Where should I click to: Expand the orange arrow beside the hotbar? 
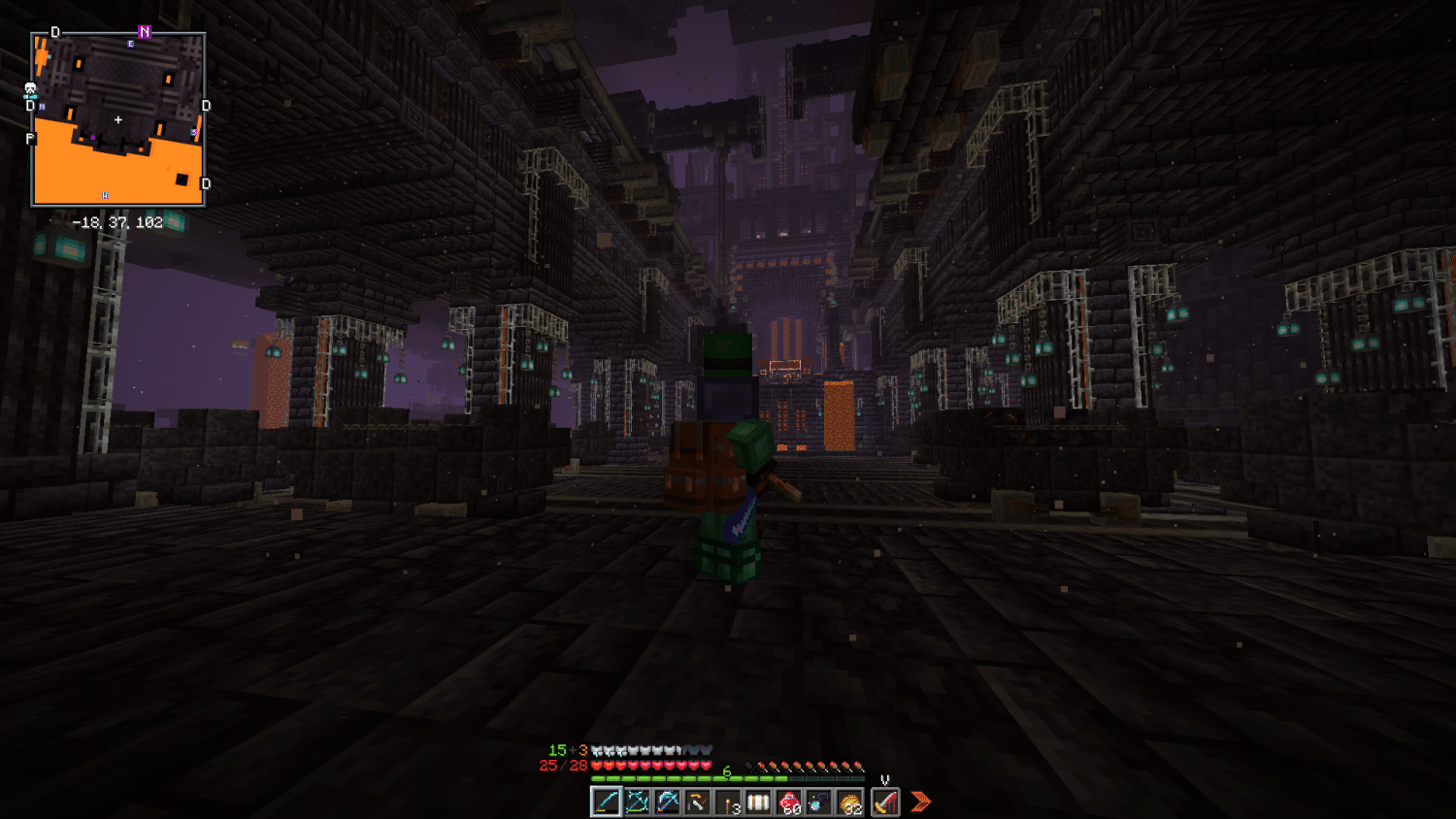pos(921,801)
